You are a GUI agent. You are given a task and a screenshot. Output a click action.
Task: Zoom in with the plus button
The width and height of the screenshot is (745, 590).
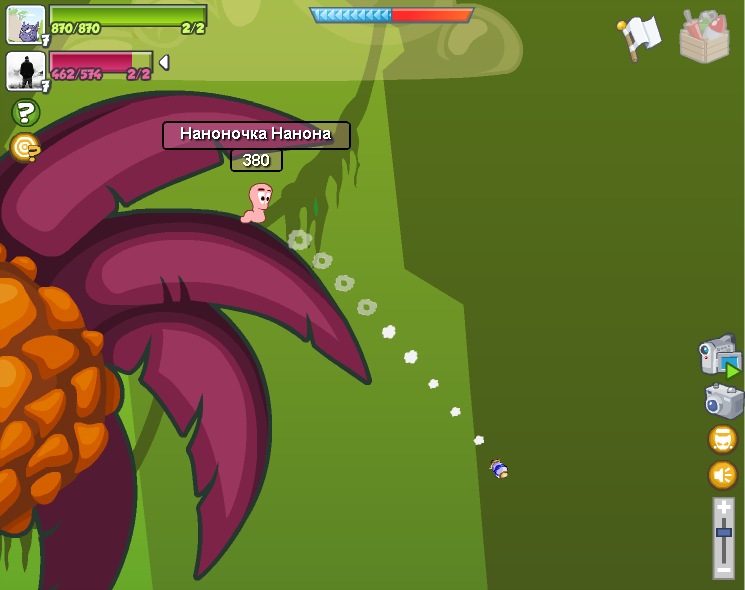click(x=723, y=508)
